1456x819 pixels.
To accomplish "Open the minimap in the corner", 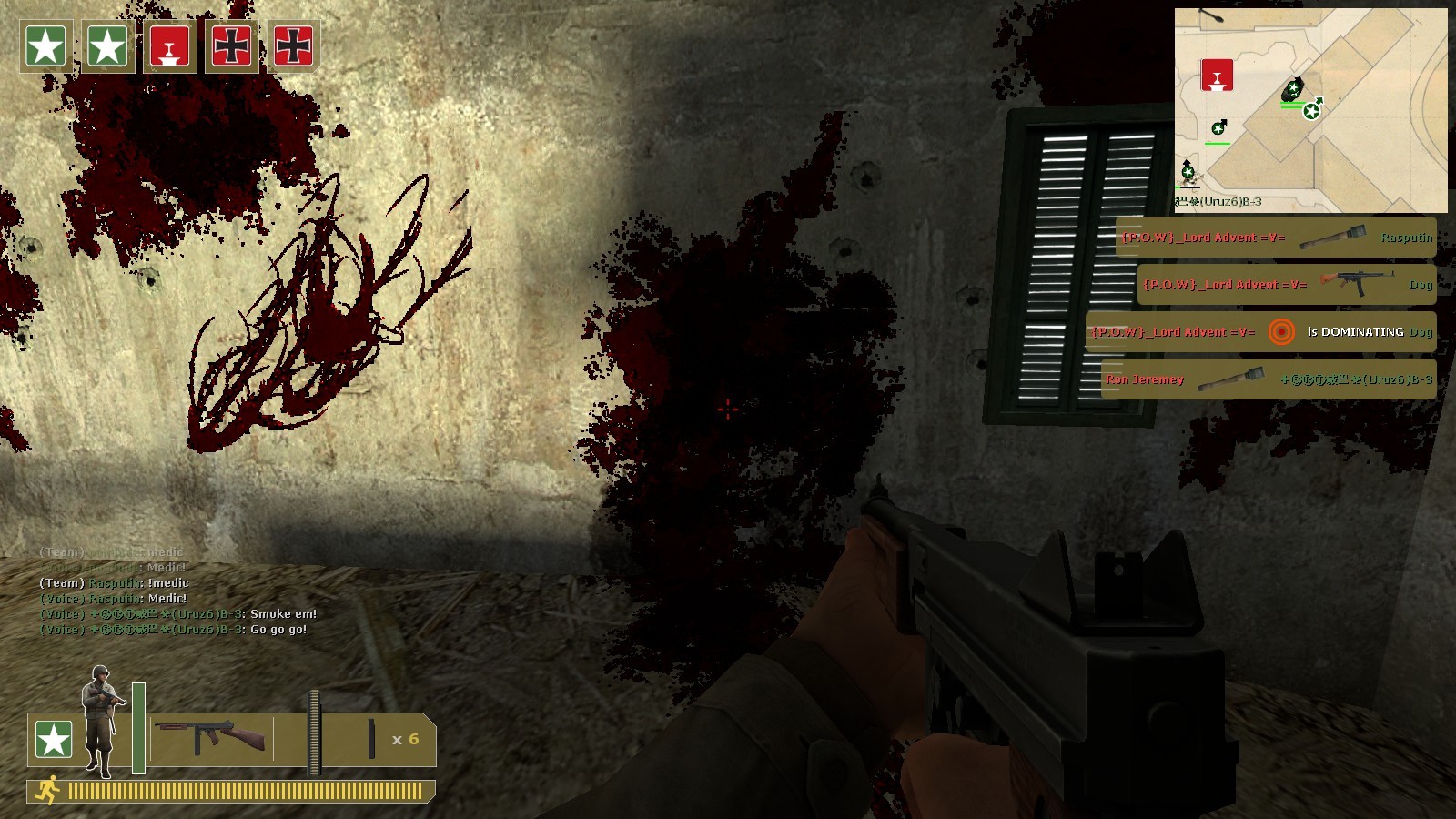I will click(x=1310, y=110).
